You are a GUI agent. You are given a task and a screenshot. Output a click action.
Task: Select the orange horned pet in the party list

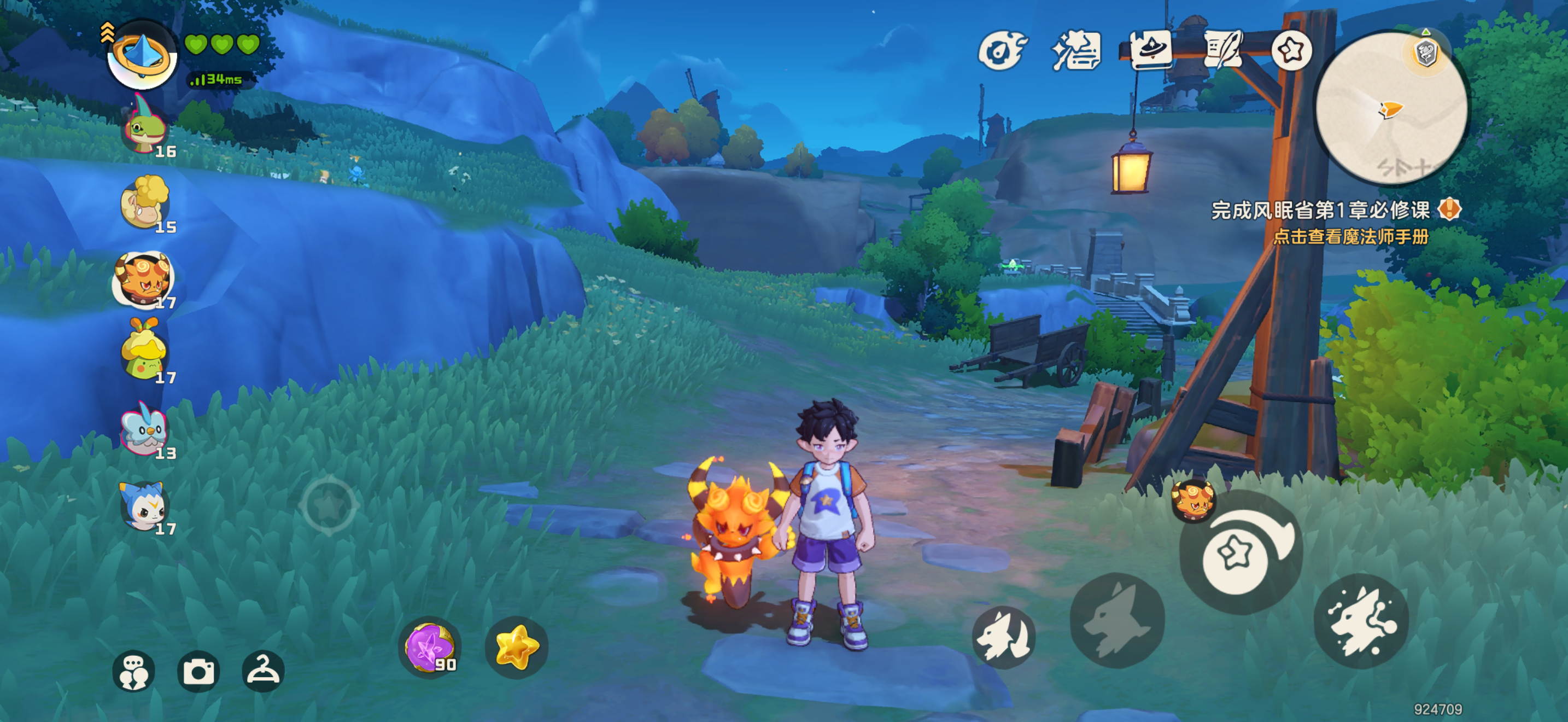point(144,280)
